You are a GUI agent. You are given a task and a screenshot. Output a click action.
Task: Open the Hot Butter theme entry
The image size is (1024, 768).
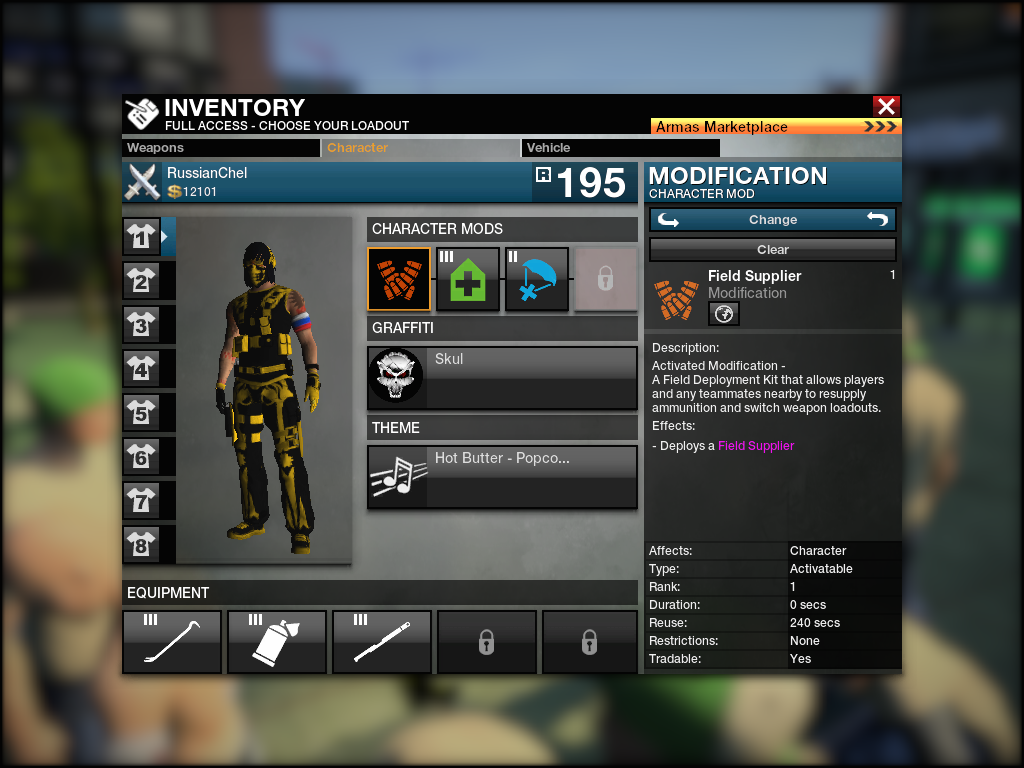tap(502, 477)
